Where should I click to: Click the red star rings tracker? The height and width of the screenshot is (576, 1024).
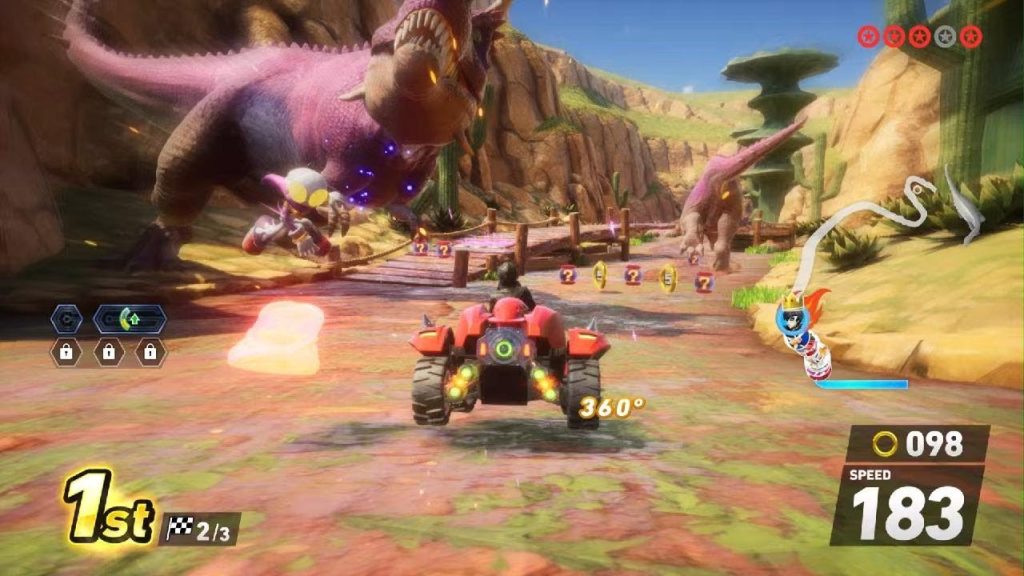tap(919, 37)
